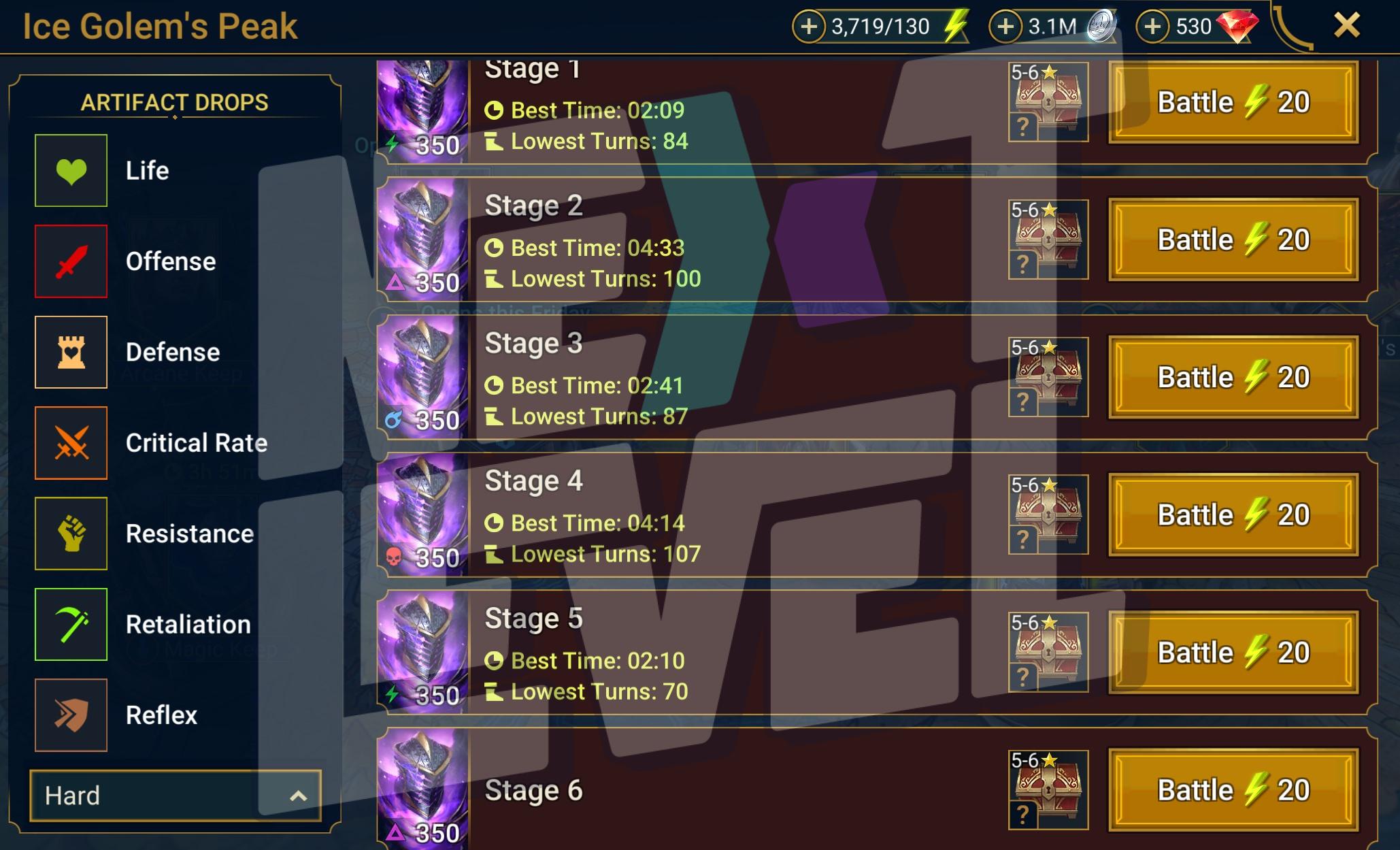Viewport: 1400px width, 850px height.
Task: Select the Artifact Drops panel header
Action: 176,102
